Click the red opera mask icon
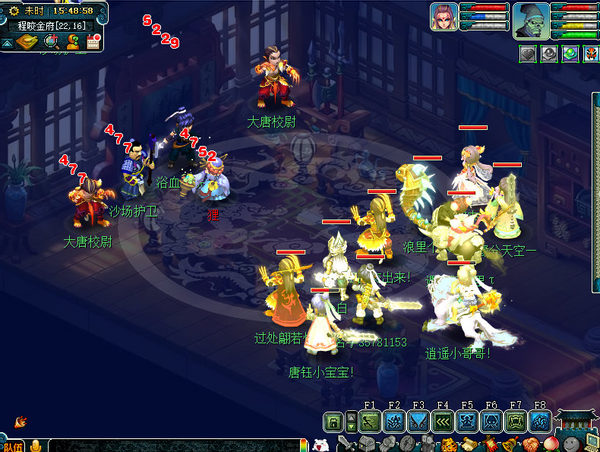Screen dimensions: 600x452 (589, 54)
